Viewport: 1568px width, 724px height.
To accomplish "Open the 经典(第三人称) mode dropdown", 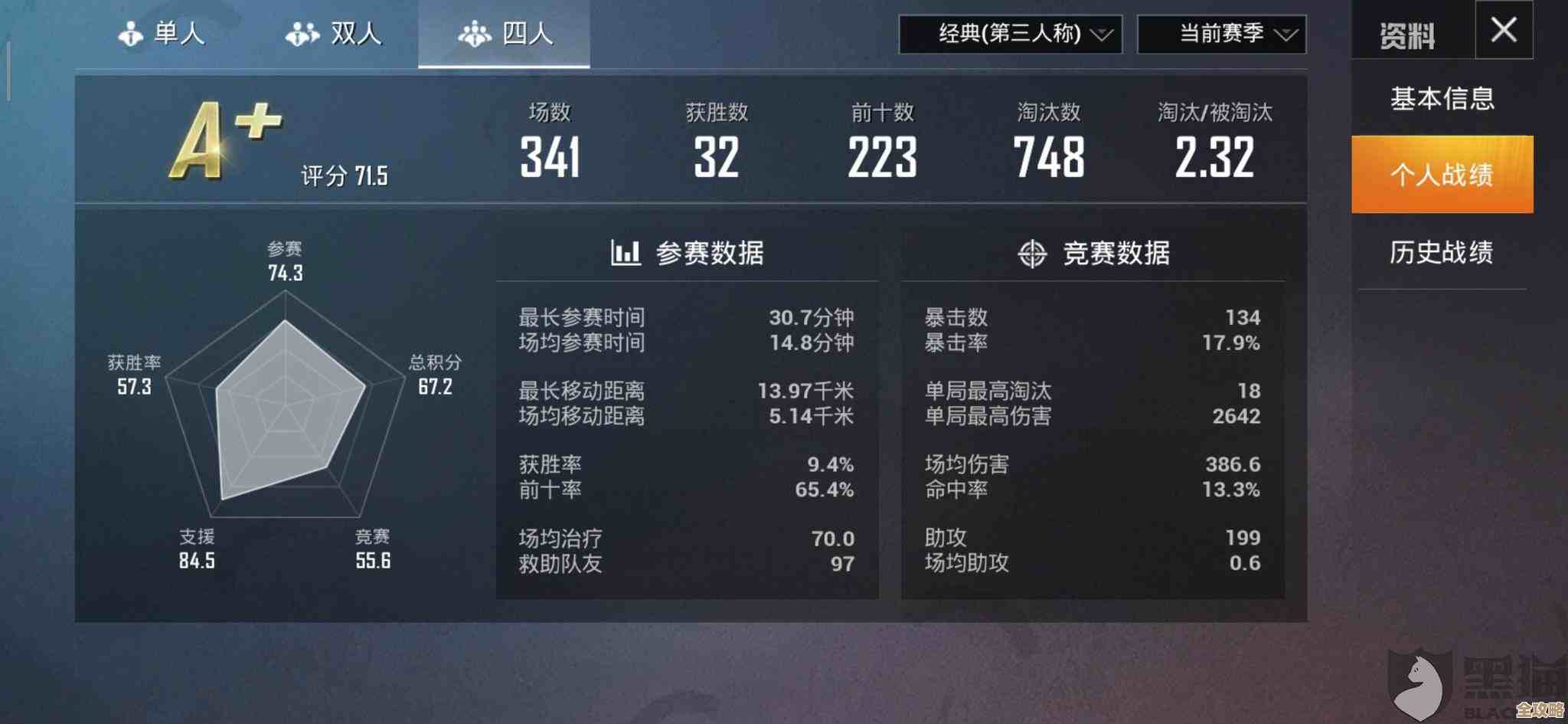I will (1011, 34).
